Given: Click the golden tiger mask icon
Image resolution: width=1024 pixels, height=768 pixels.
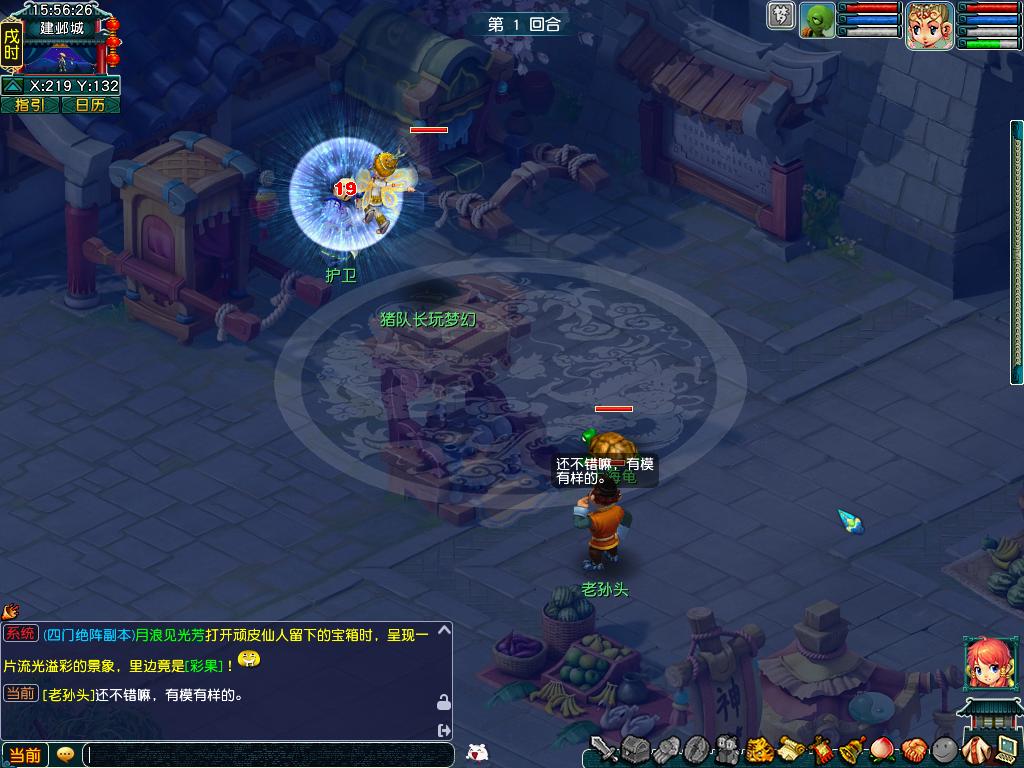Looking at the screenshot, I should (x=760, y=749).
